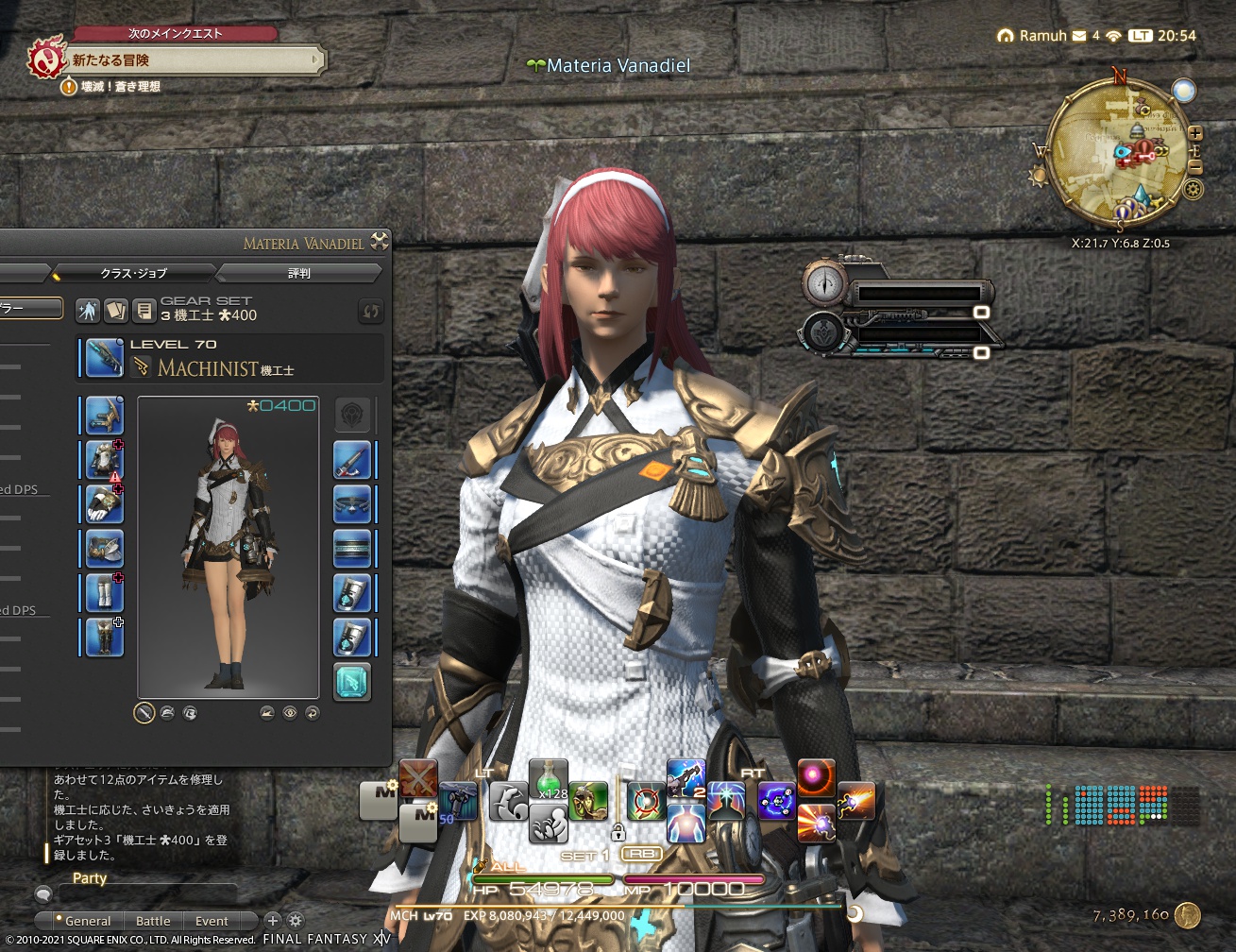Click the card icon beside GEAR SET label

point(114,309)
